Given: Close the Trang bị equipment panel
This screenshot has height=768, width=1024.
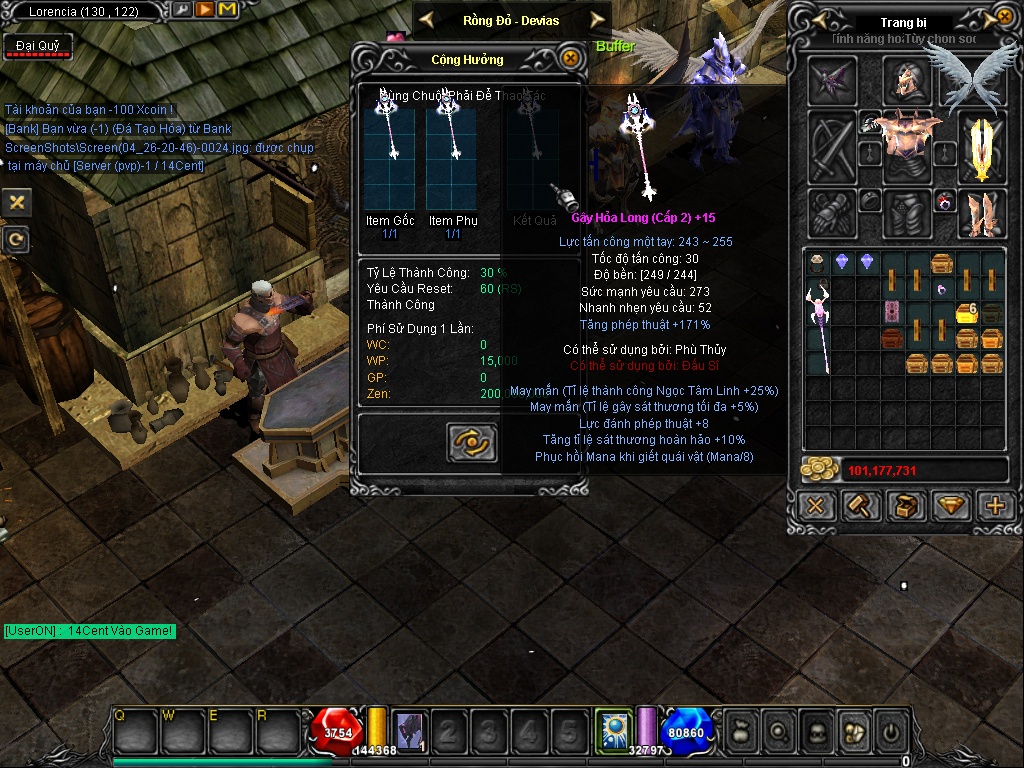Looking at the screenshot, I should [x=1004, y=18].
